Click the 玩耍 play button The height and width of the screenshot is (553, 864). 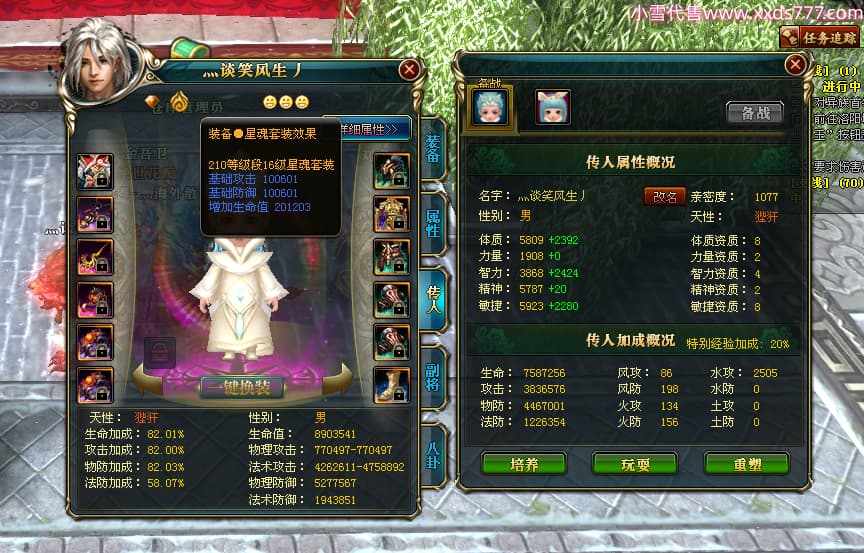click(635, 464)
